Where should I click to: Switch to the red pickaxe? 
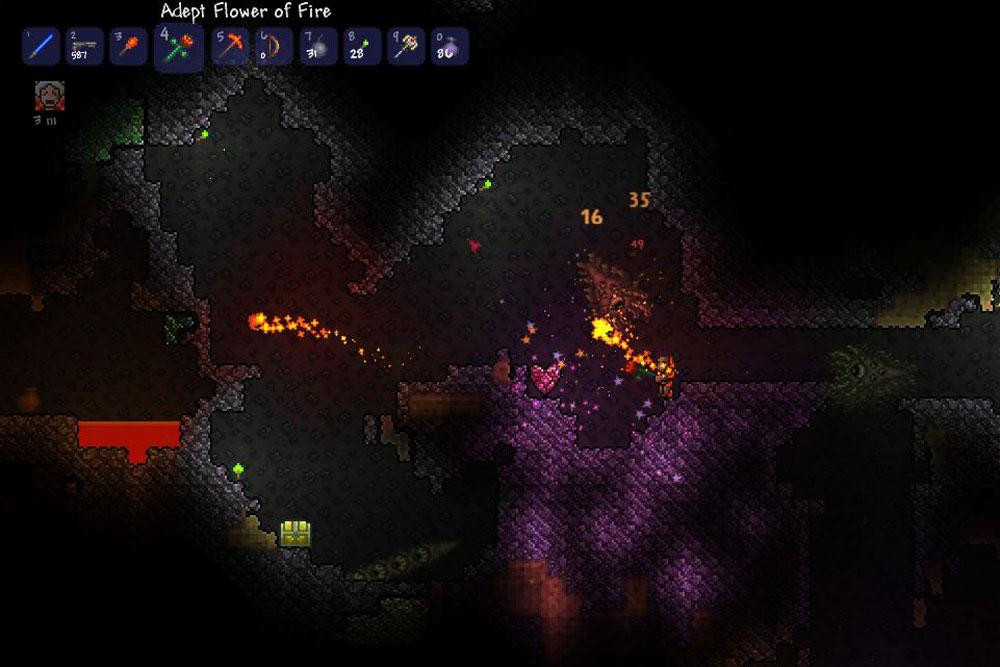(x=230, y=46)
